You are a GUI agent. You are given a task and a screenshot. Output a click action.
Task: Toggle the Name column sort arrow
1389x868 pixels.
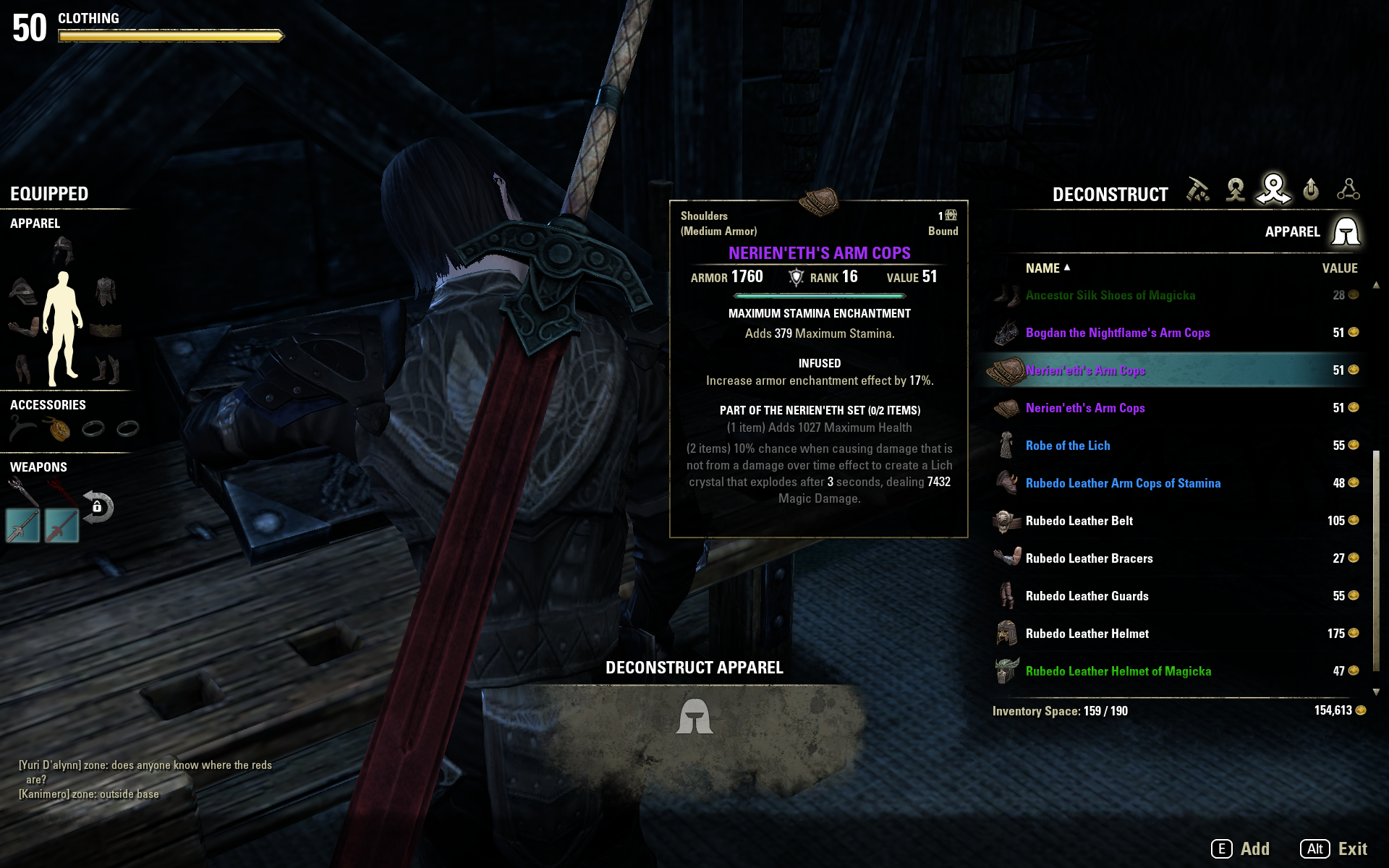coord(1067,268)
